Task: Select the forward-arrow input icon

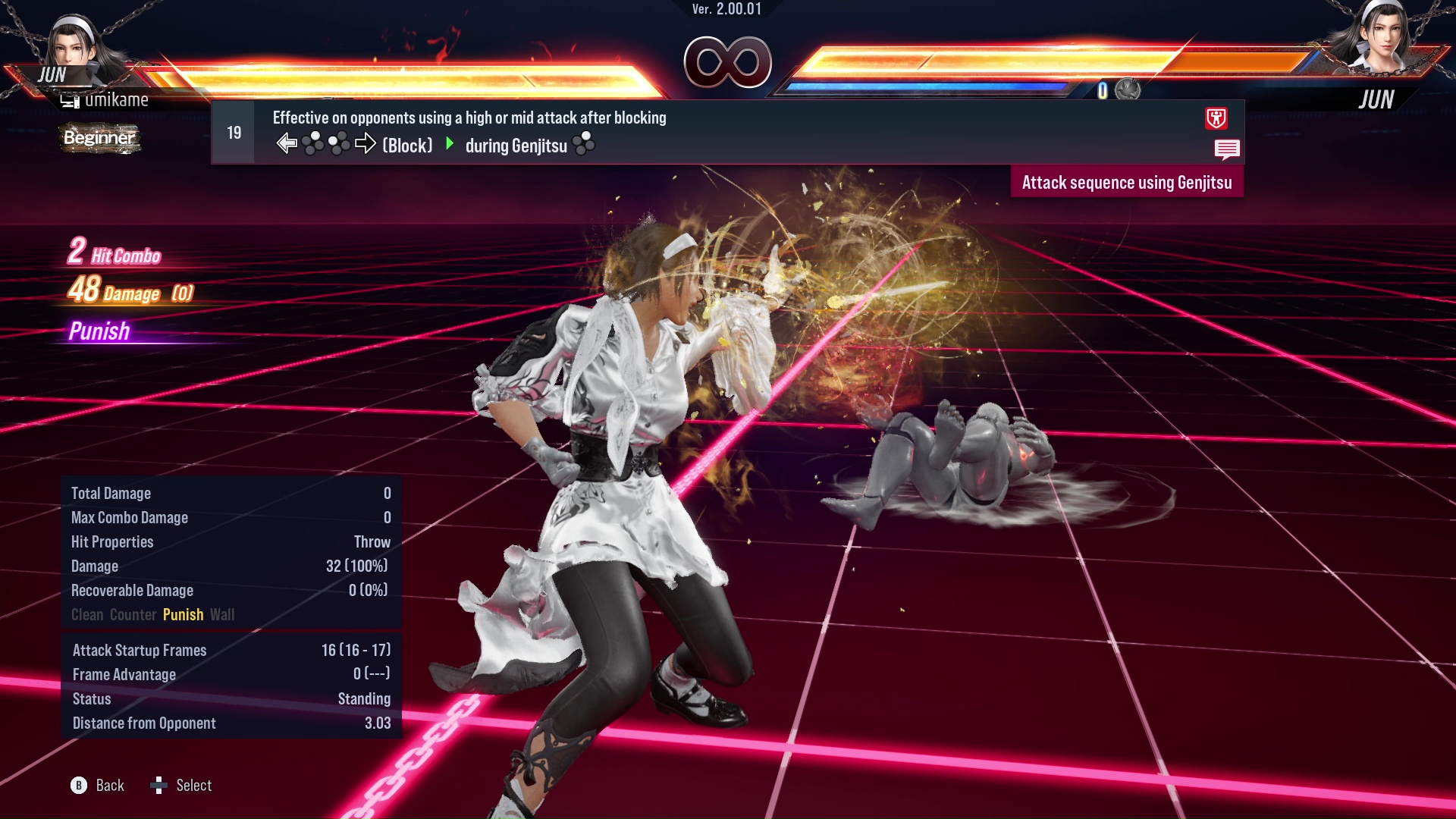Action: tap(366, 143)
